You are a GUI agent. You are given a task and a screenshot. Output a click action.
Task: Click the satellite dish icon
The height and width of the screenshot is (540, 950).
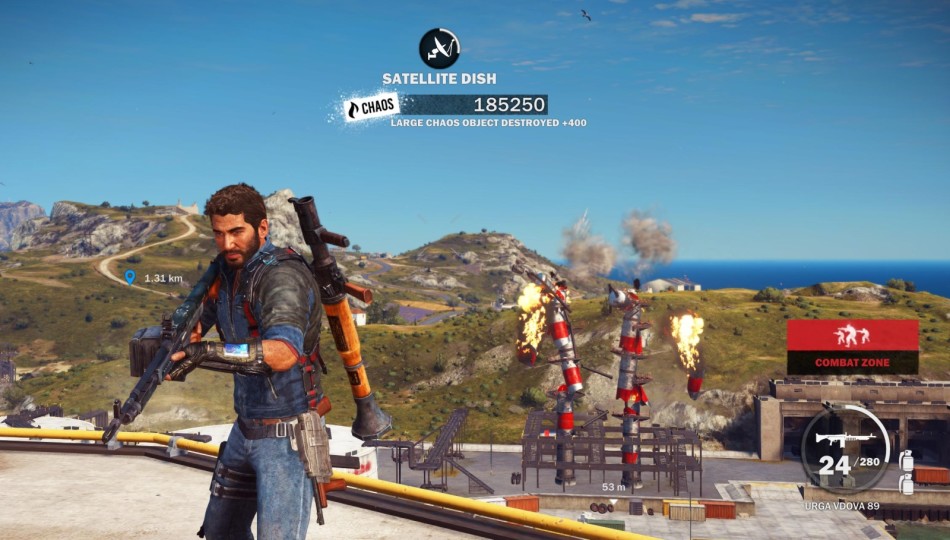click(439, 47)
